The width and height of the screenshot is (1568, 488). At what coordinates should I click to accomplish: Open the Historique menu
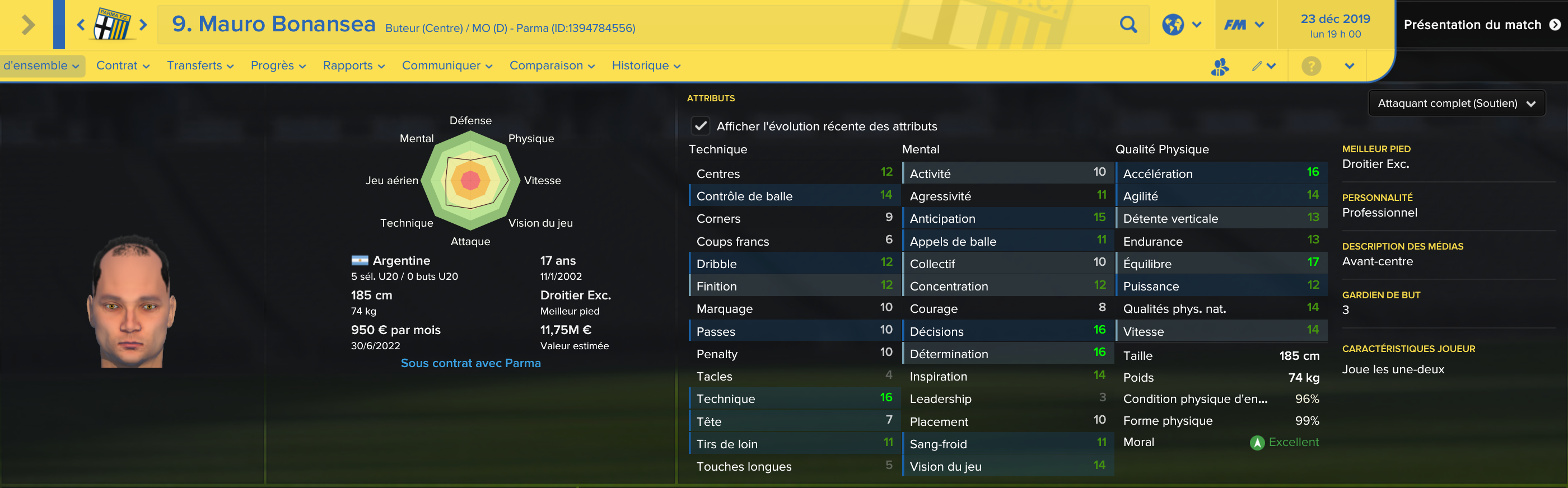[646, 65]
